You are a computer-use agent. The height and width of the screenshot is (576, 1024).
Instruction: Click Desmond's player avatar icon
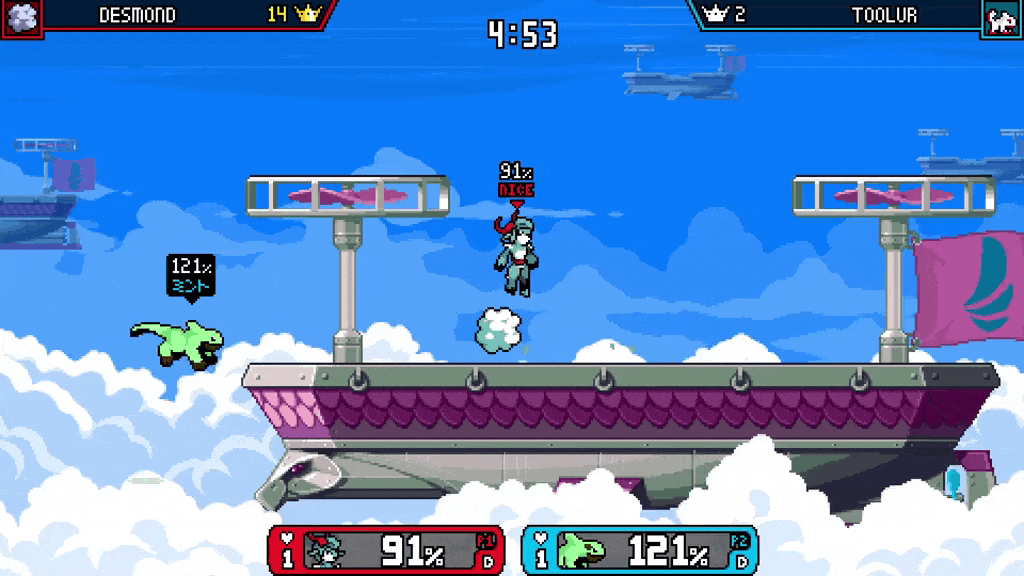[x=21, y=17]
